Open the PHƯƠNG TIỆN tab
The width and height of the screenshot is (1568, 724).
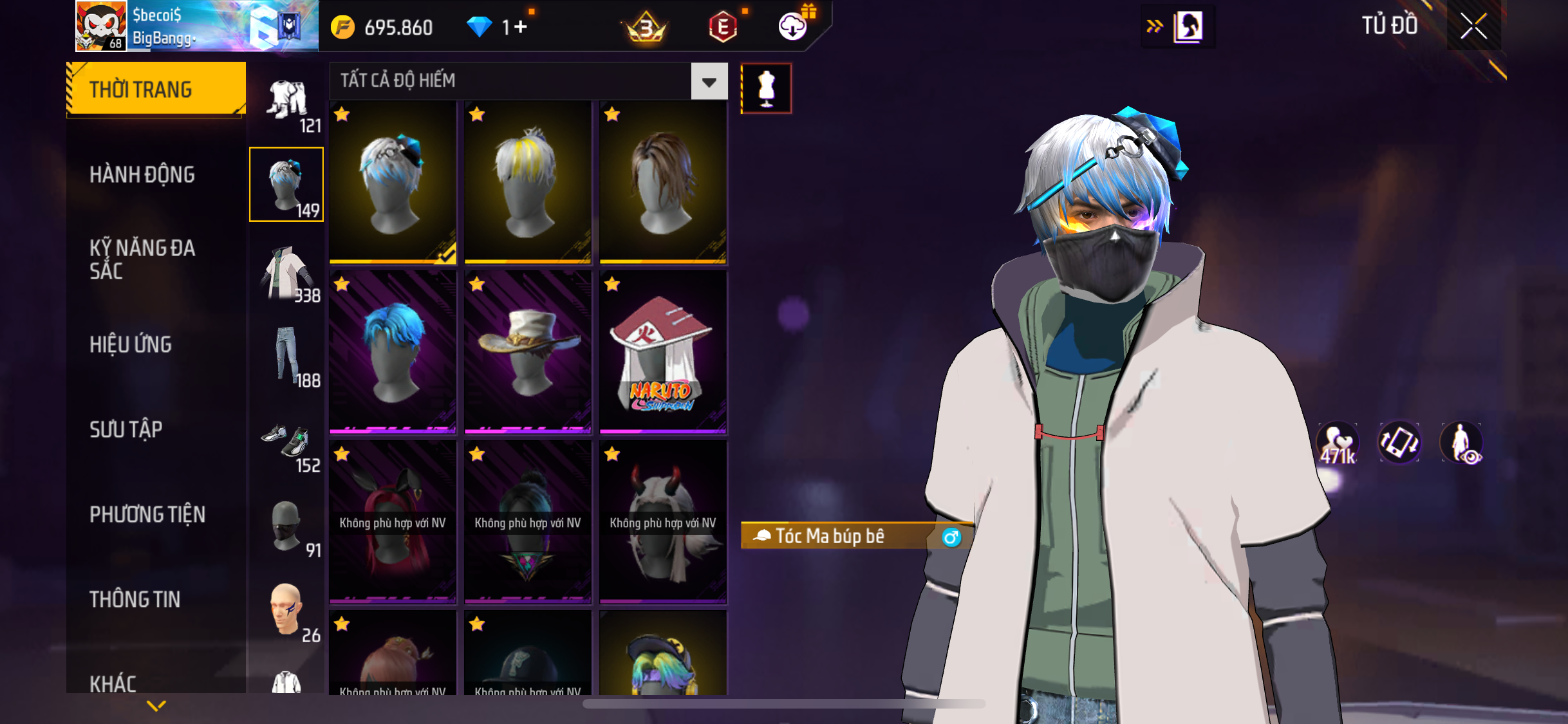tap(147, 514)
